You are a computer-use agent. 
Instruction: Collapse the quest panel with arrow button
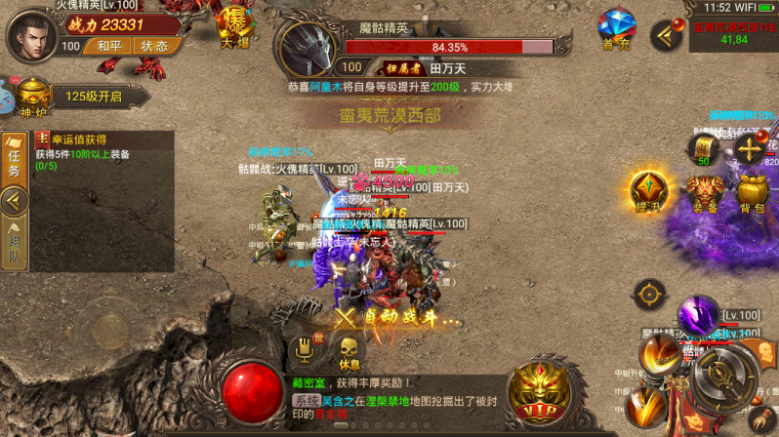14,202
